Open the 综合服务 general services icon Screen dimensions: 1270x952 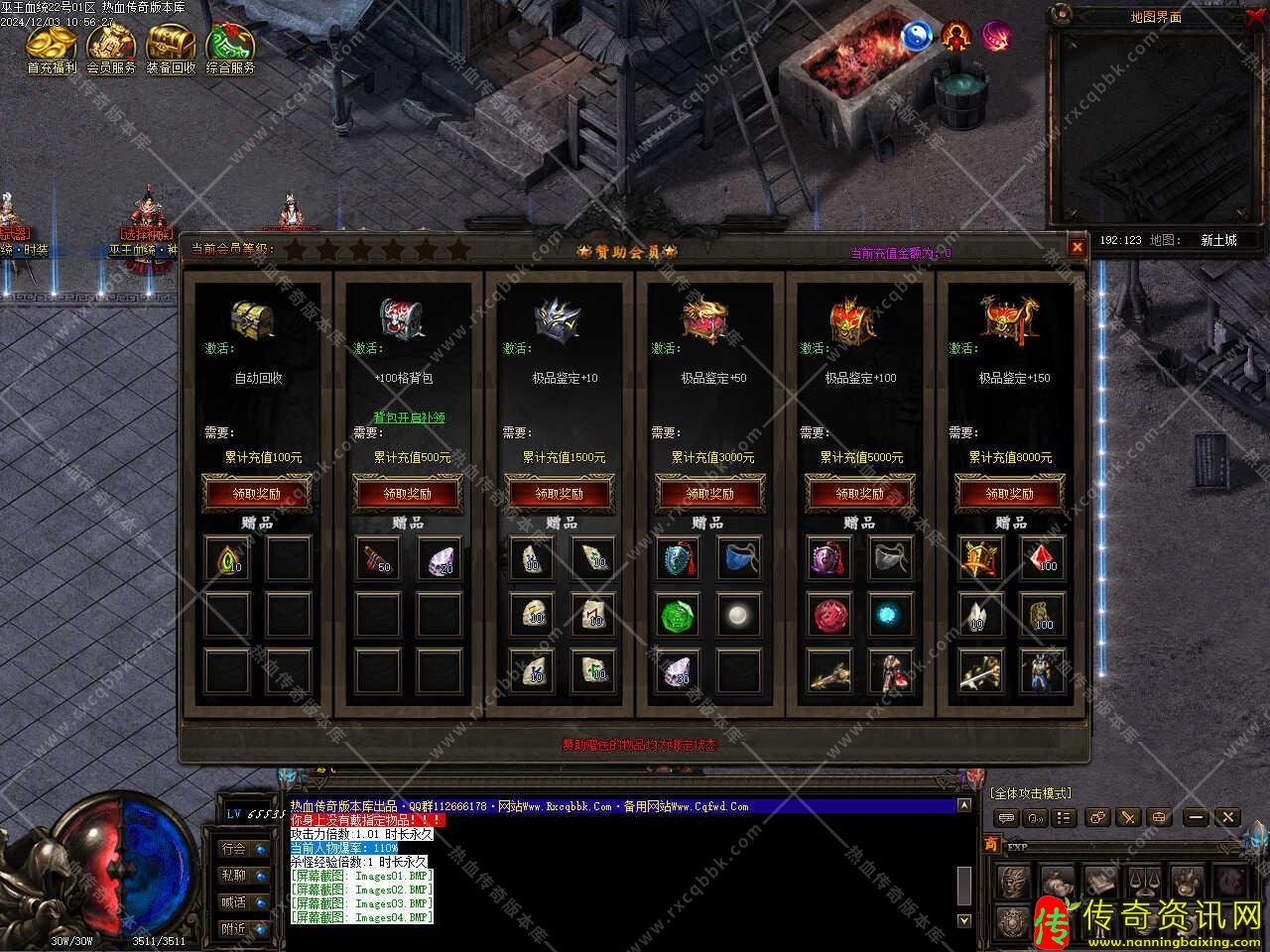(x=230, y=46)
